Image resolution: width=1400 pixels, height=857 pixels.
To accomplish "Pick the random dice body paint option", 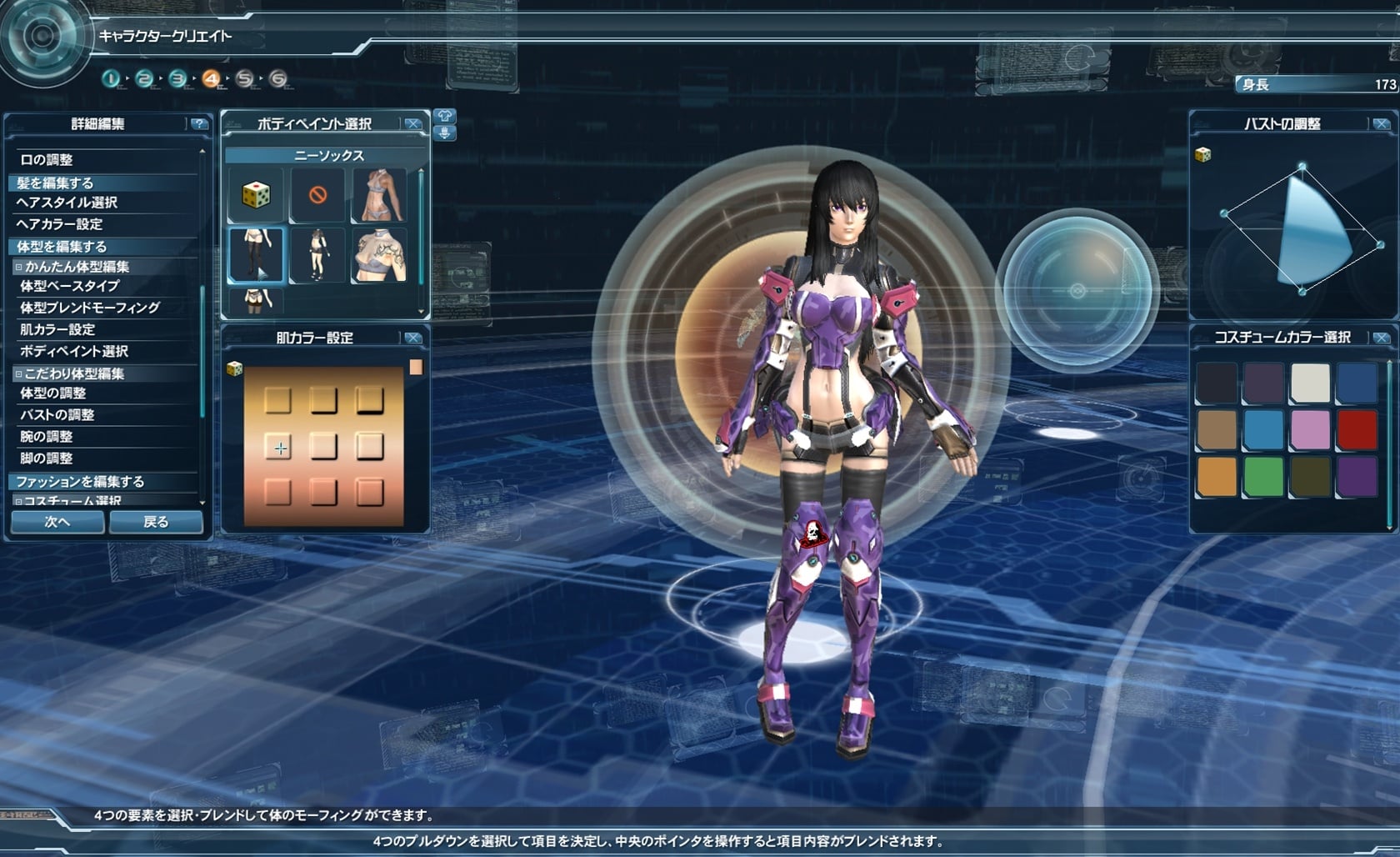I will [256, 195].
